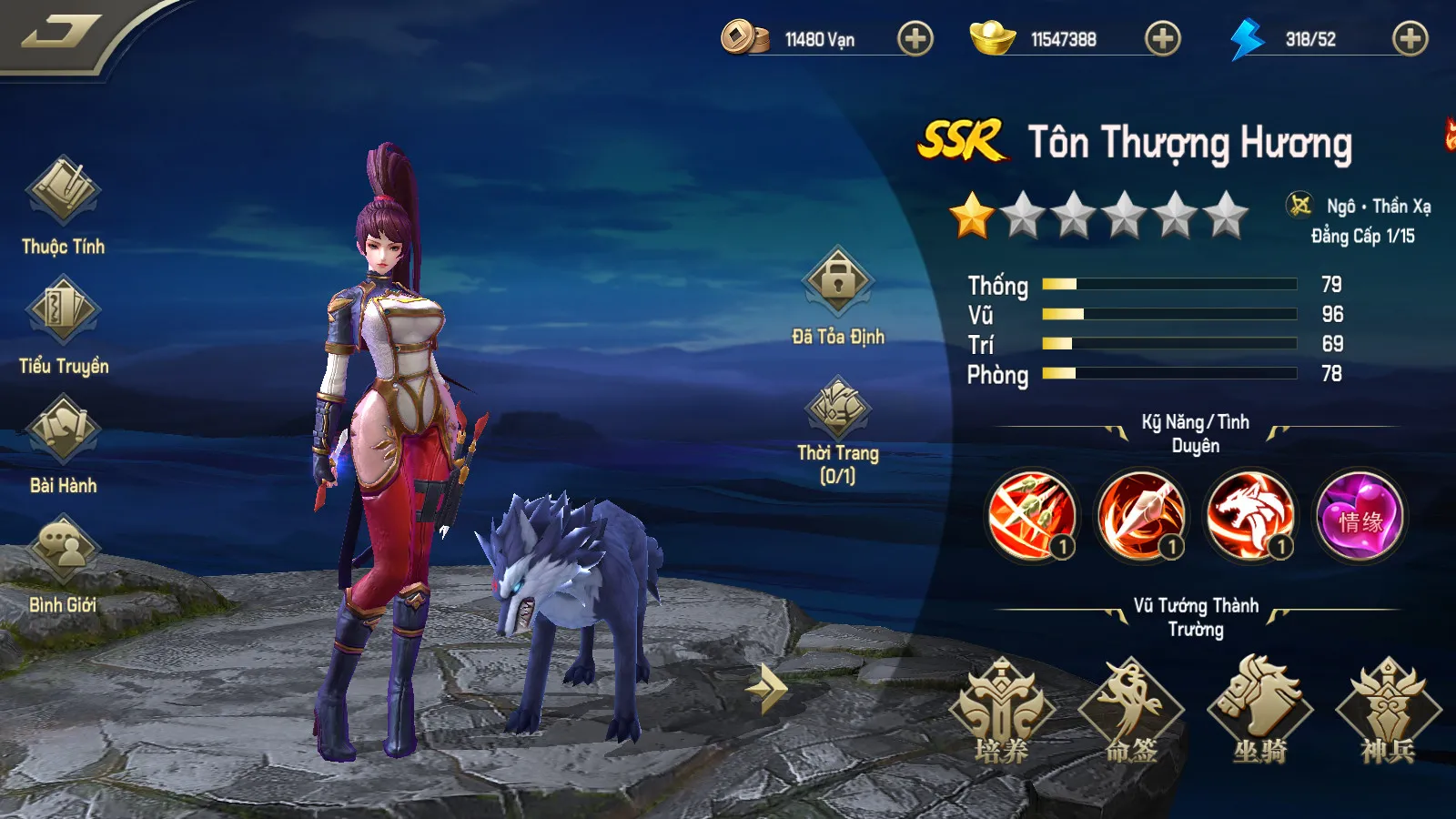Go back using the top-left arrow button
1456x819 pixels.
pos(60,34)
